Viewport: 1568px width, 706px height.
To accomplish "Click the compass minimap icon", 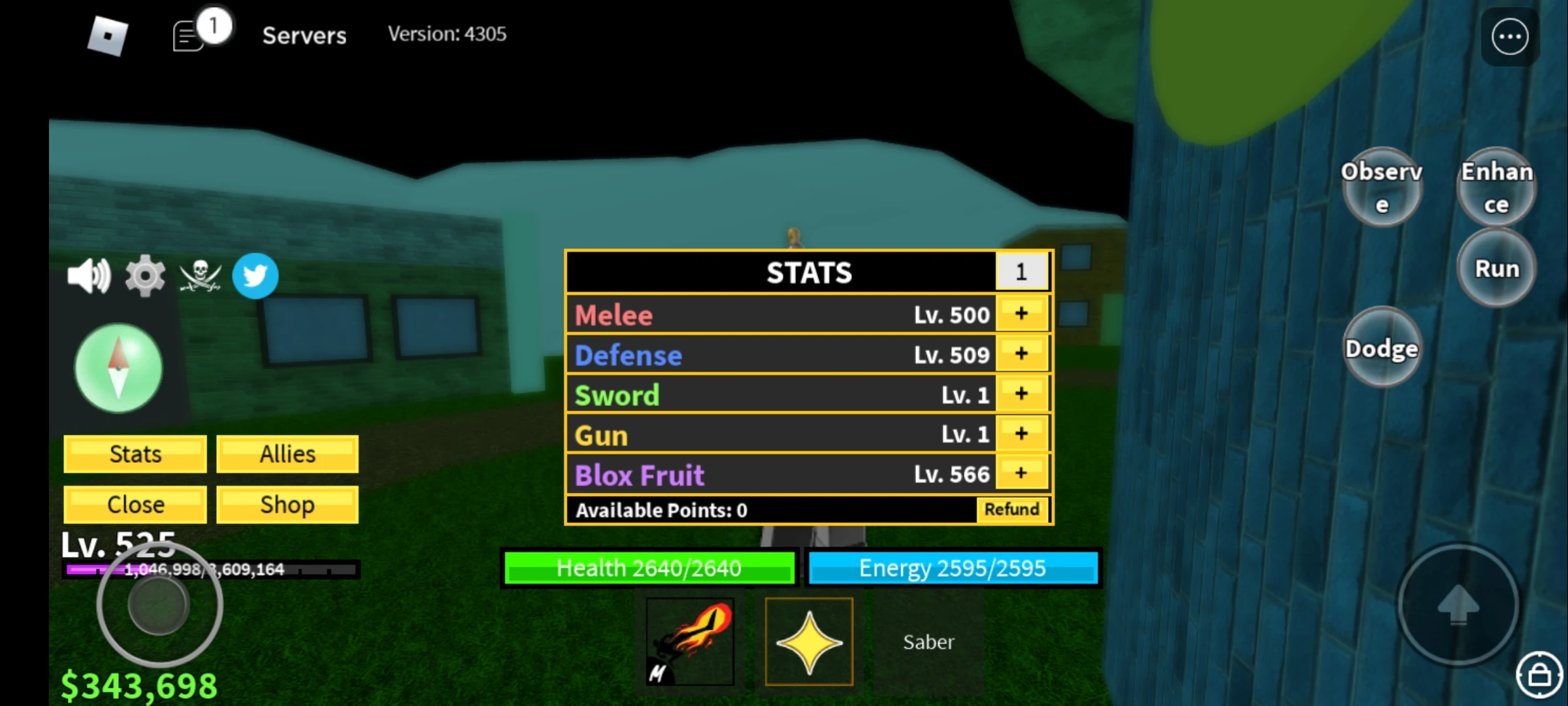I will tap(118, 368).
